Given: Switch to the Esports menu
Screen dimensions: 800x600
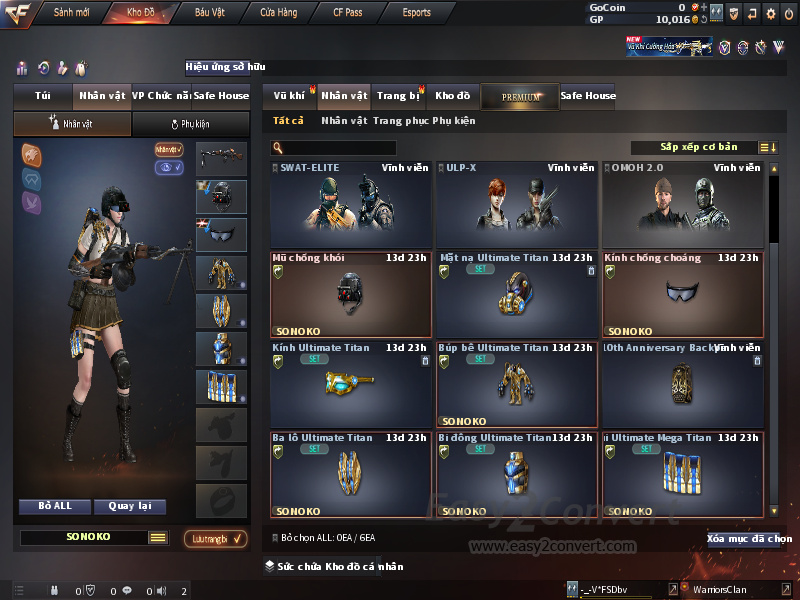Looking at the screenshot, I should pos(416,13).
